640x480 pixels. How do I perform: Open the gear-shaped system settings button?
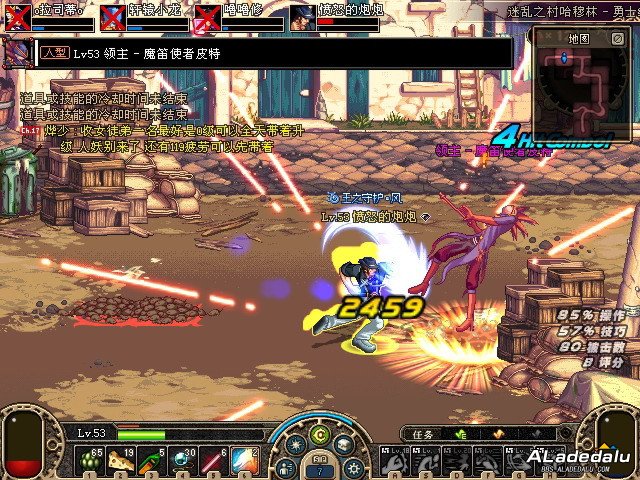[x=353, y=468]
